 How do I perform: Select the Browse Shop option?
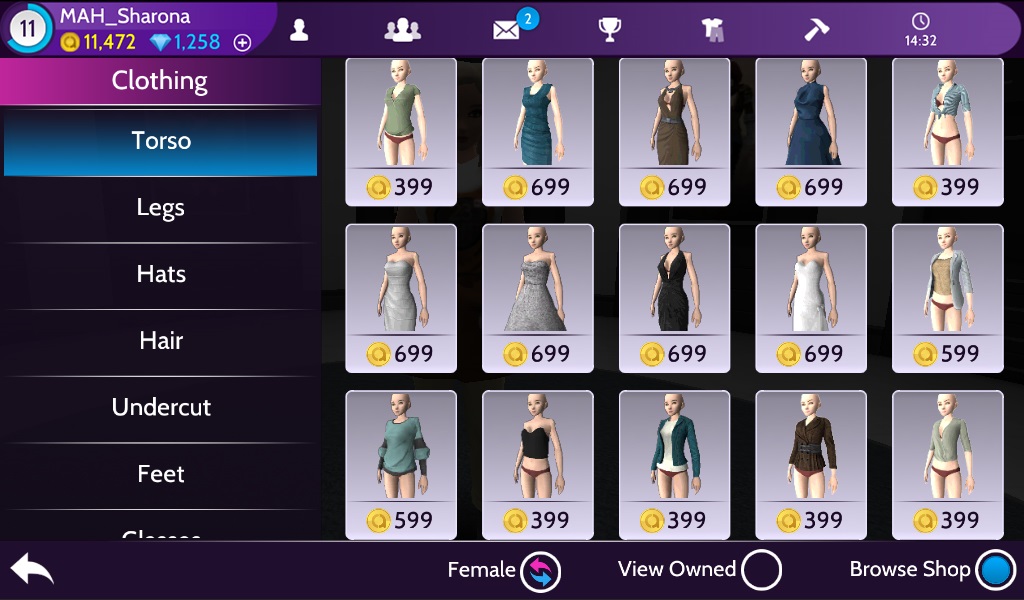pos(996,571)
